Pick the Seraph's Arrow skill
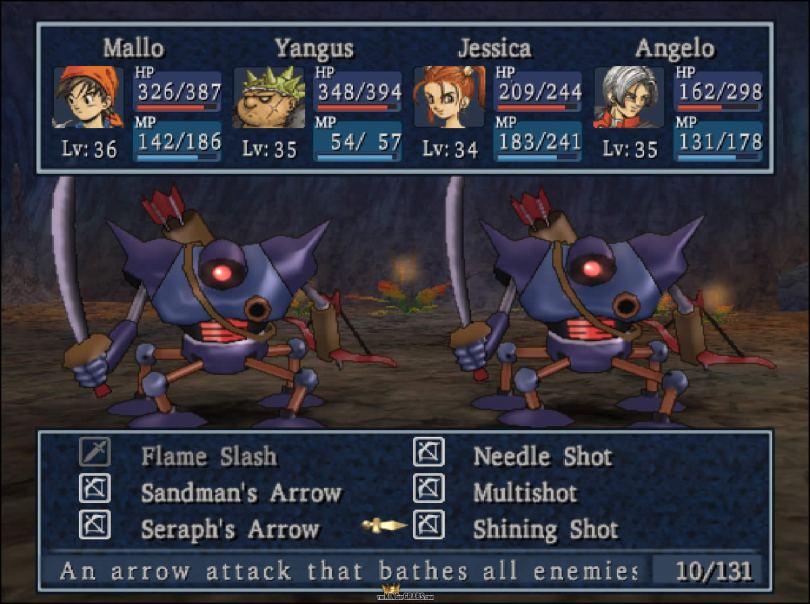This screenshot has height=604, width=810. (230, 529)
